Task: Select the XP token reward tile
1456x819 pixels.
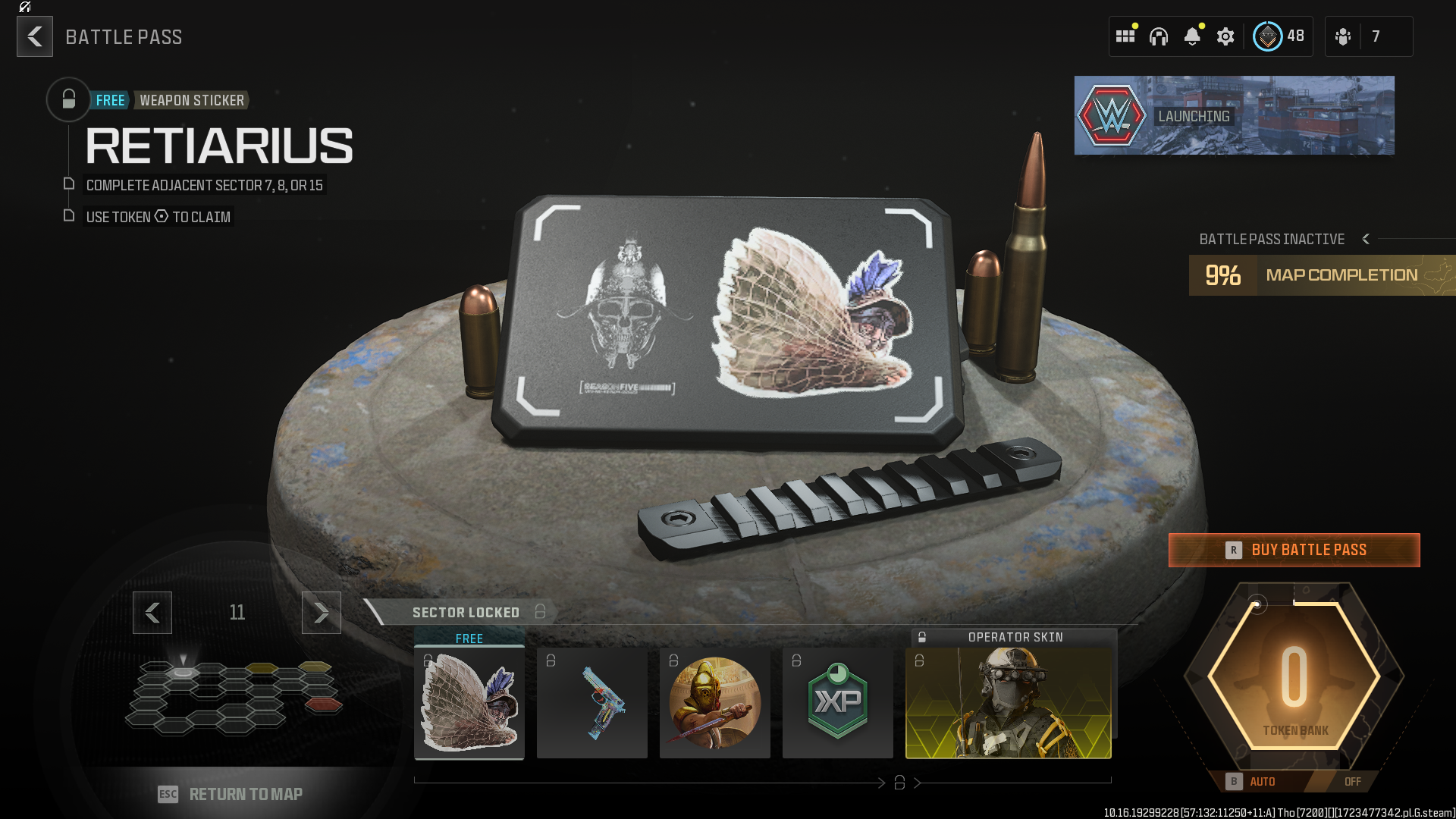Action: (x=838, y=702)
